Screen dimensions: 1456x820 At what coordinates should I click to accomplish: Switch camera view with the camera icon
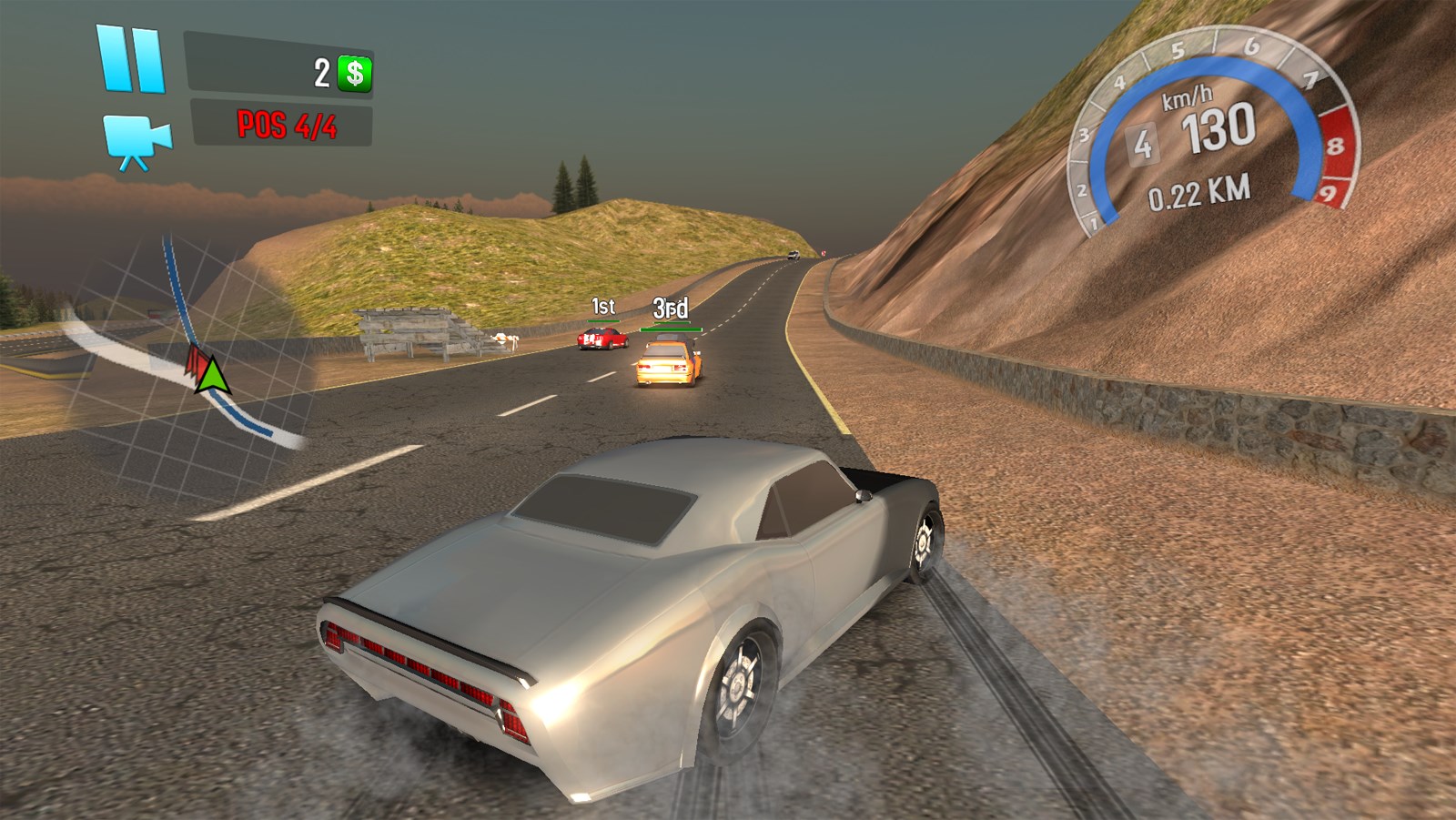(136, 141)
